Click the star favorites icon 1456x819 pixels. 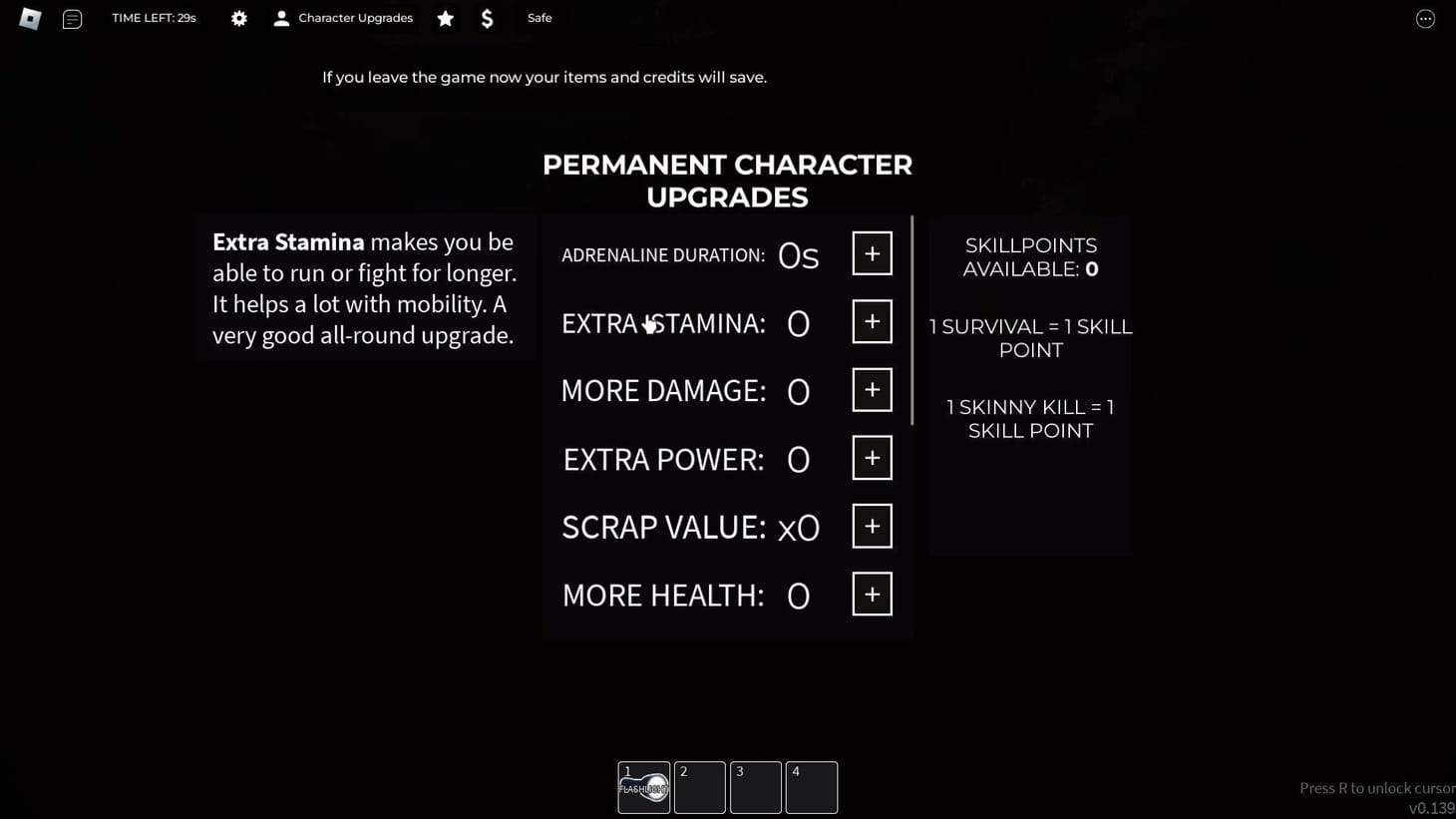(x=445, y=18)
